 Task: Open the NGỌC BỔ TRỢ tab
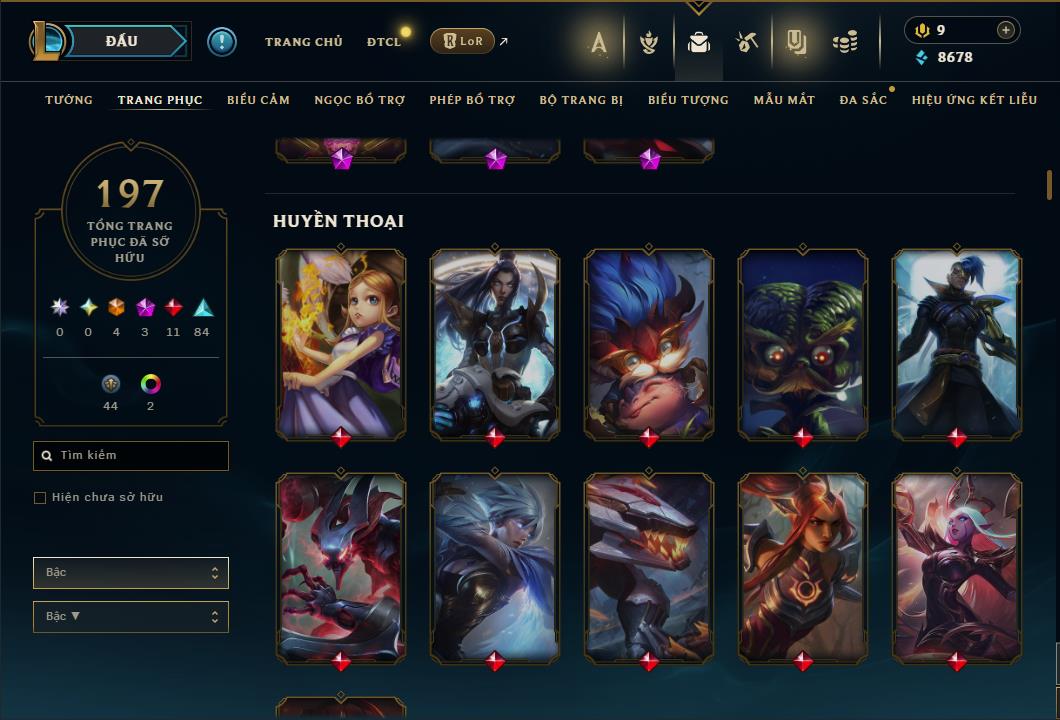(x=360, y=100)
